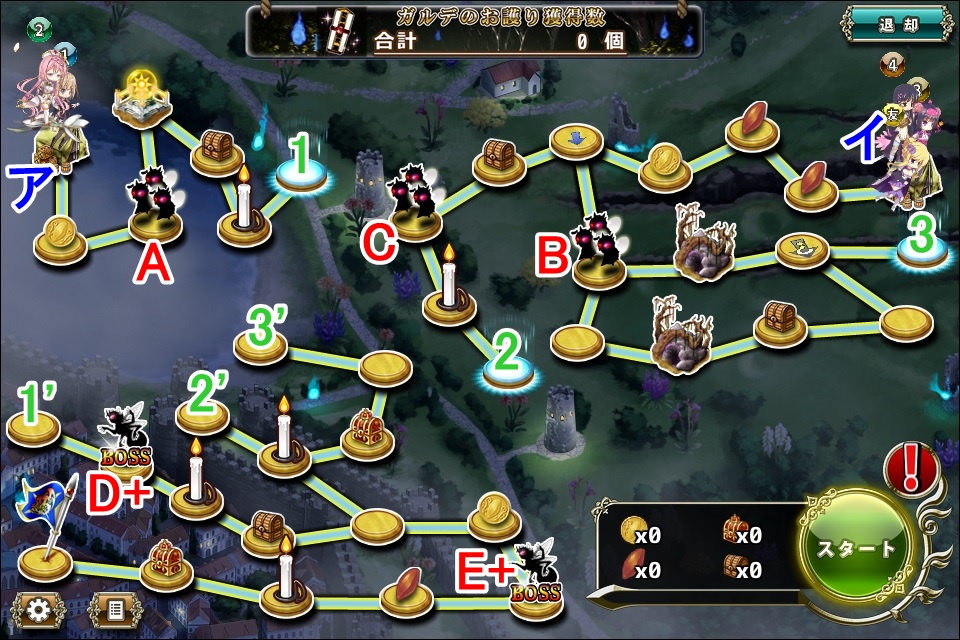The width and height of the screenshot is (960, 640).
Task: Select the glowing map node labeled 1
Action: click(303, 175)
